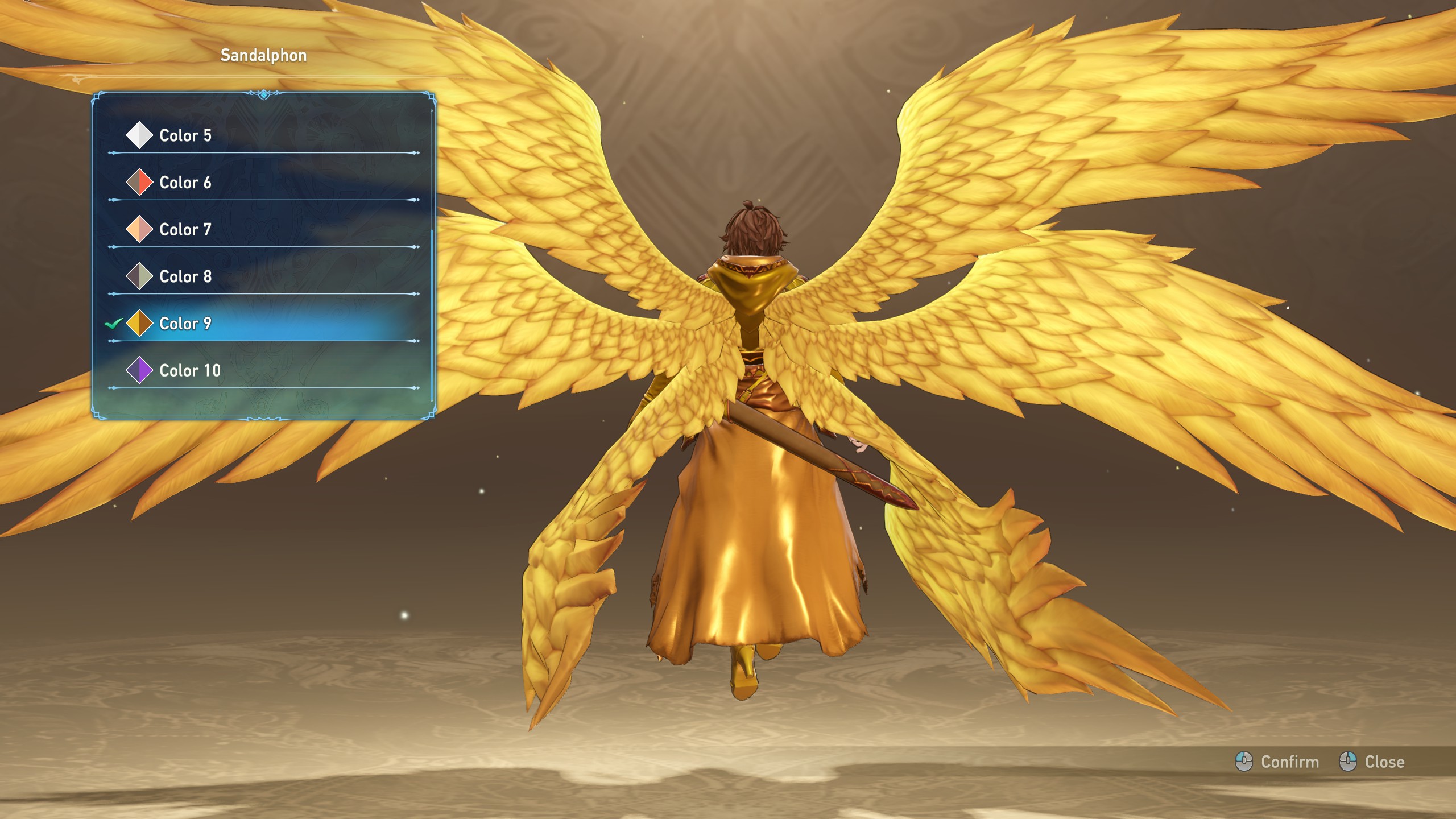The height and width of the screenshot is (819, 1456).
Task: Click the Confirm button
Action: point(1277,762)
